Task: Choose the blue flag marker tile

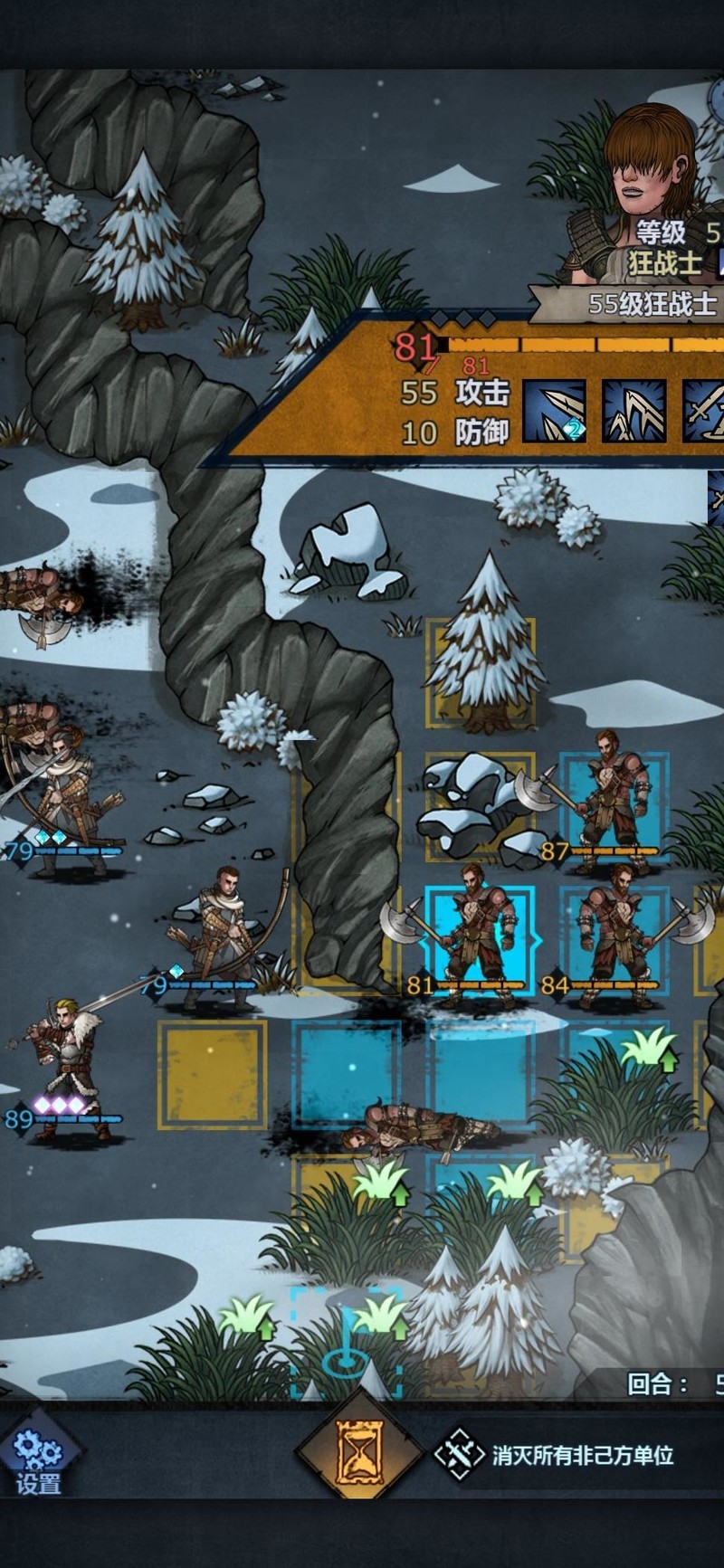Action: pos(346,1344)
